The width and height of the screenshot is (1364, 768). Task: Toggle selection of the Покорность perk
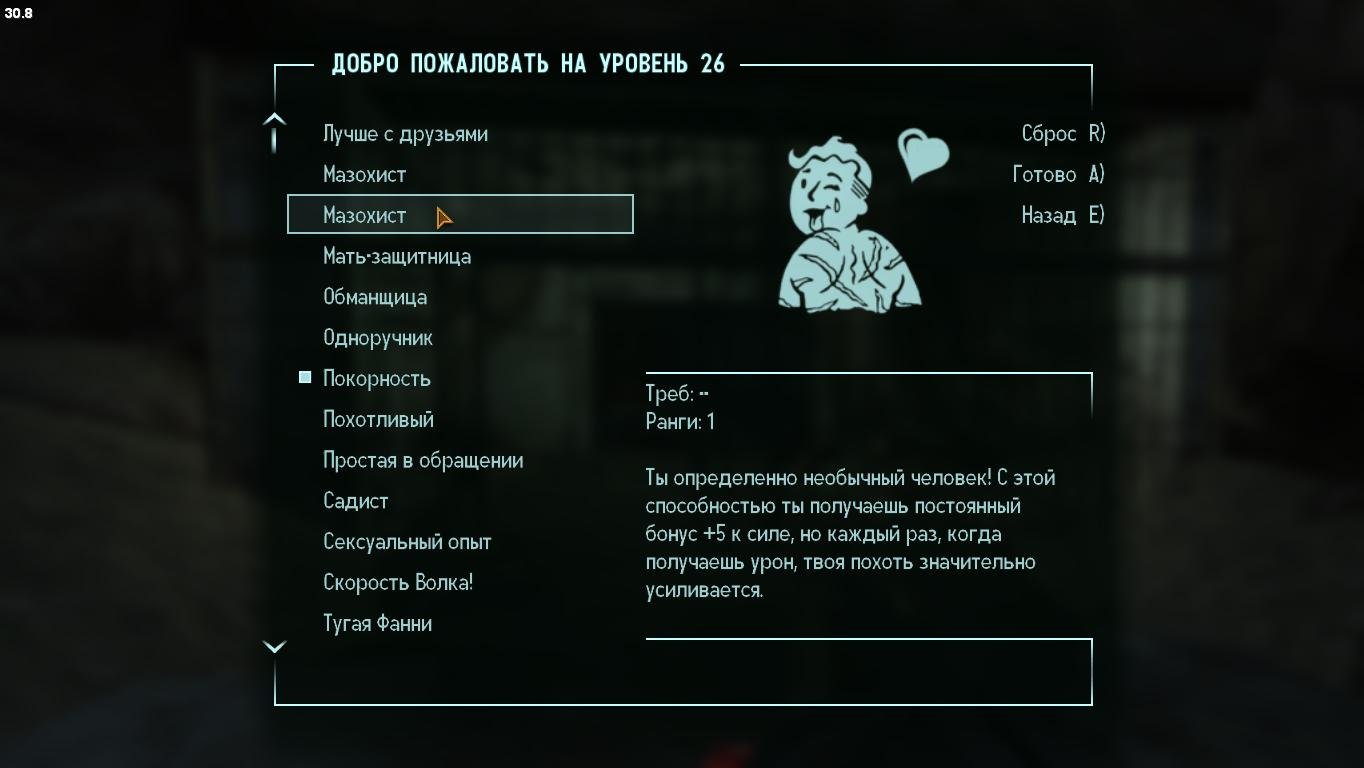tap(375, 378)
